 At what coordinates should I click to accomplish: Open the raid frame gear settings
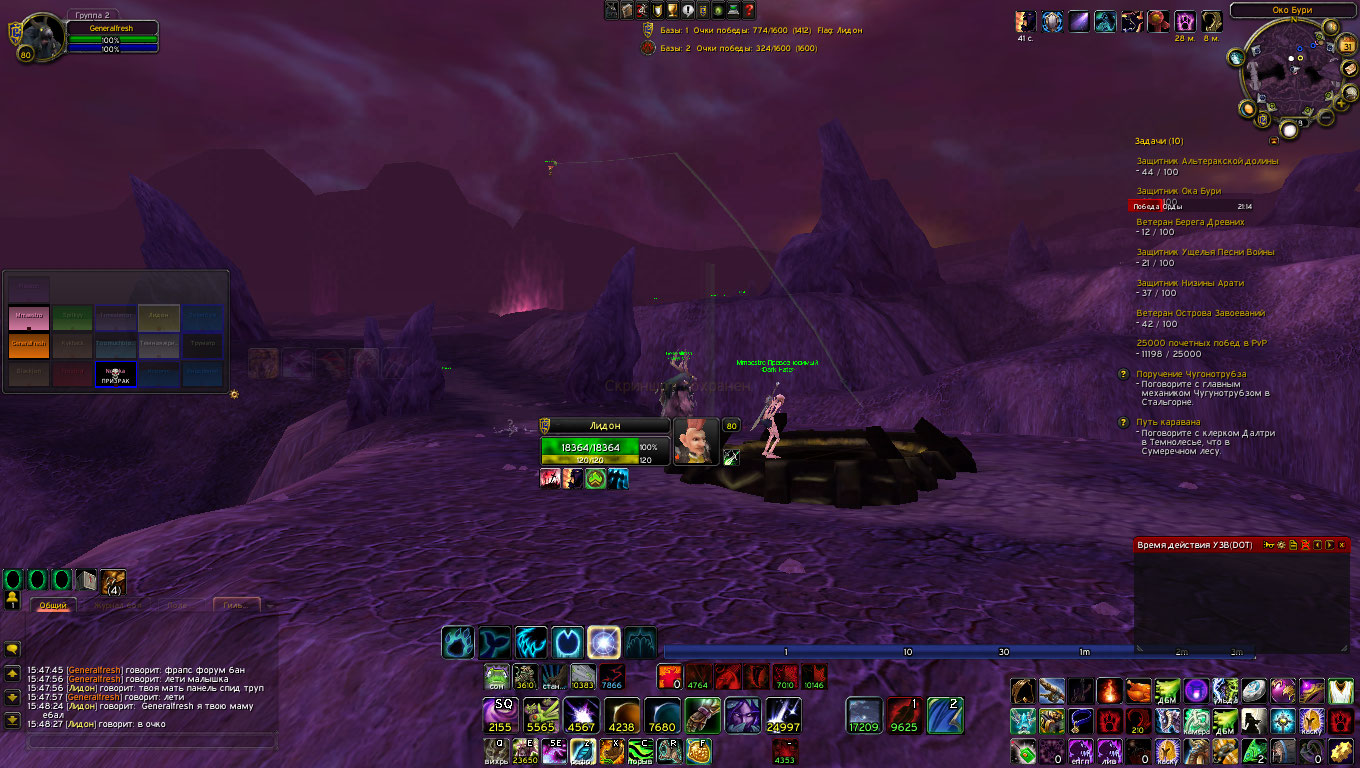click(234, 394)
